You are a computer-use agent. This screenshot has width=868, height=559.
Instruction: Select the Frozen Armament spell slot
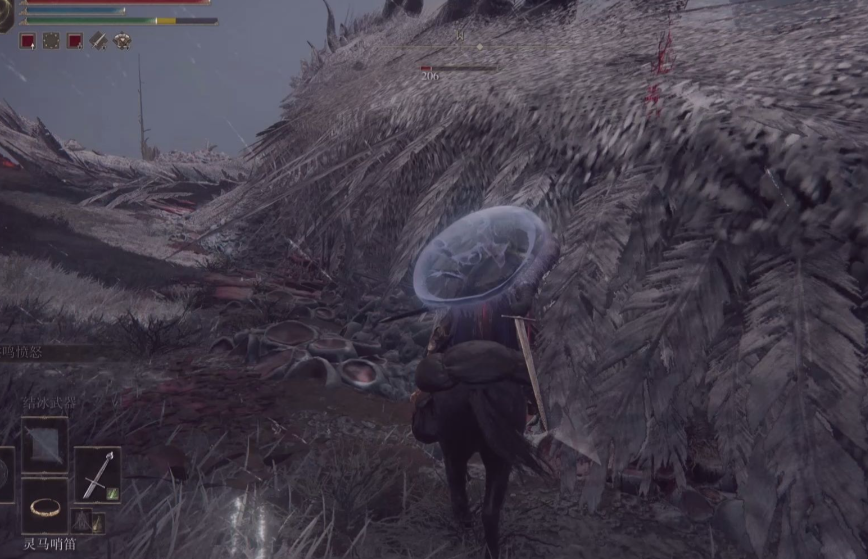point(45,444)
